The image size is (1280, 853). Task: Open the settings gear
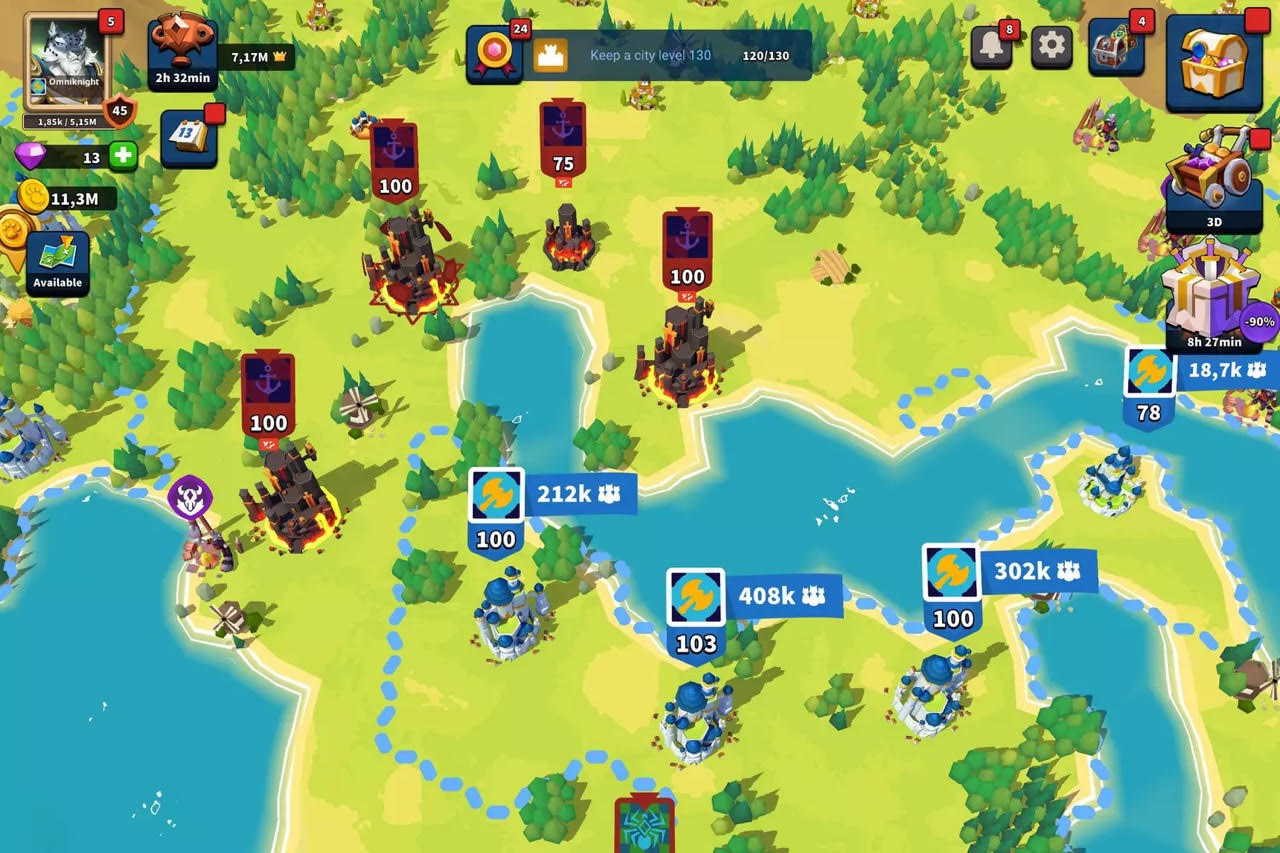(1051, 47)
